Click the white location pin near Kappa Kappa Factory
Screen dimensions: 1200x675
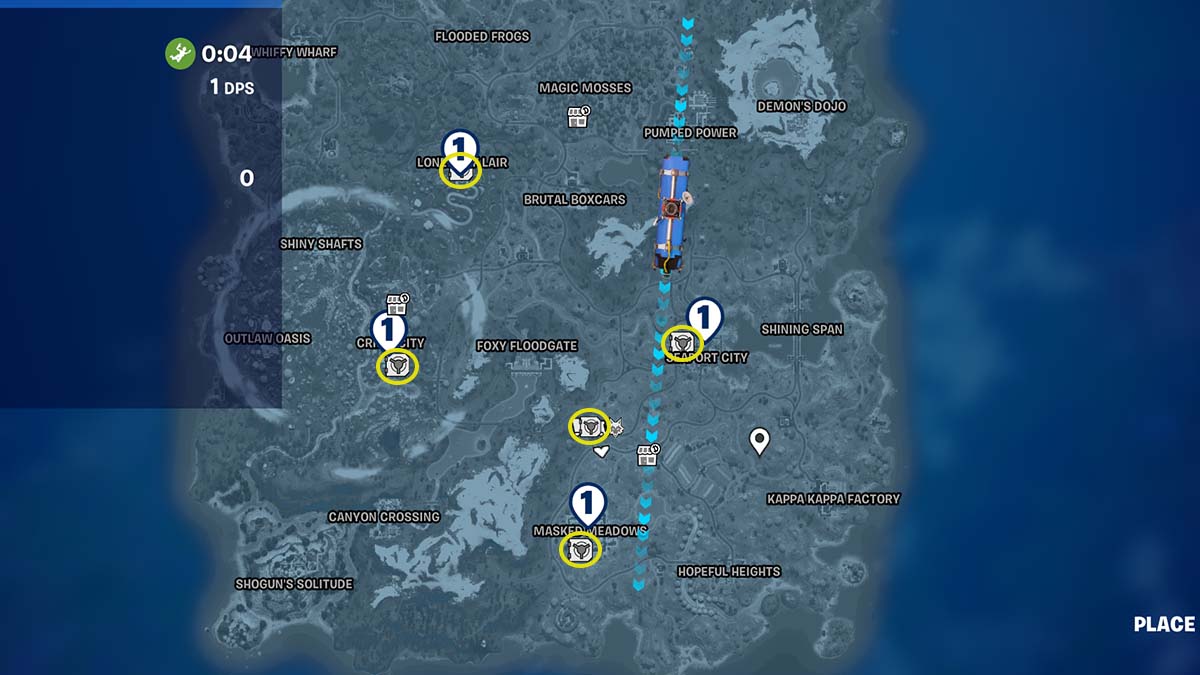pos(760,440)
